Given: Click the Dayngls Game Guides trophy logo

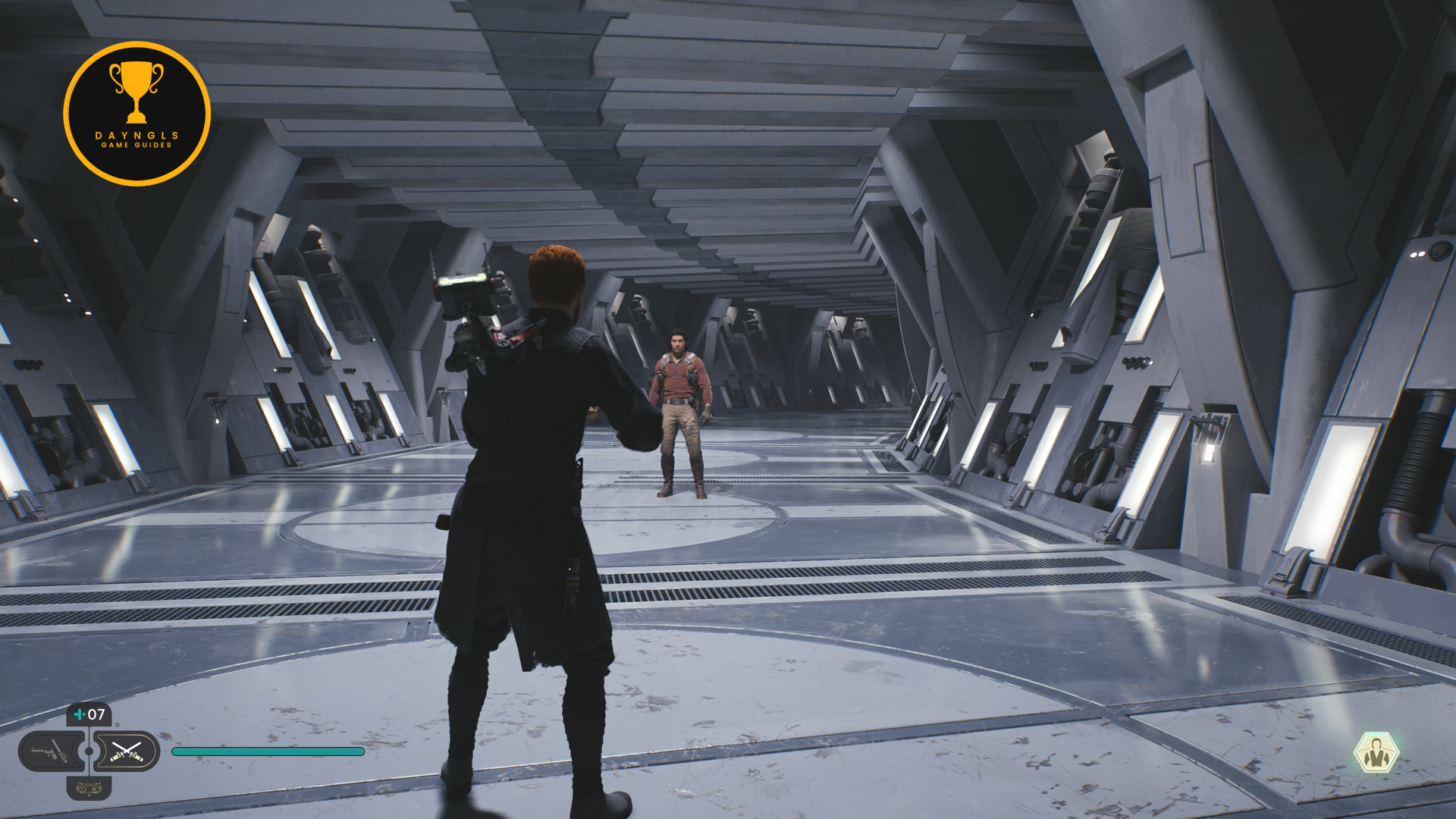Looking at the screenshot, I should click(x=136, y=114).
